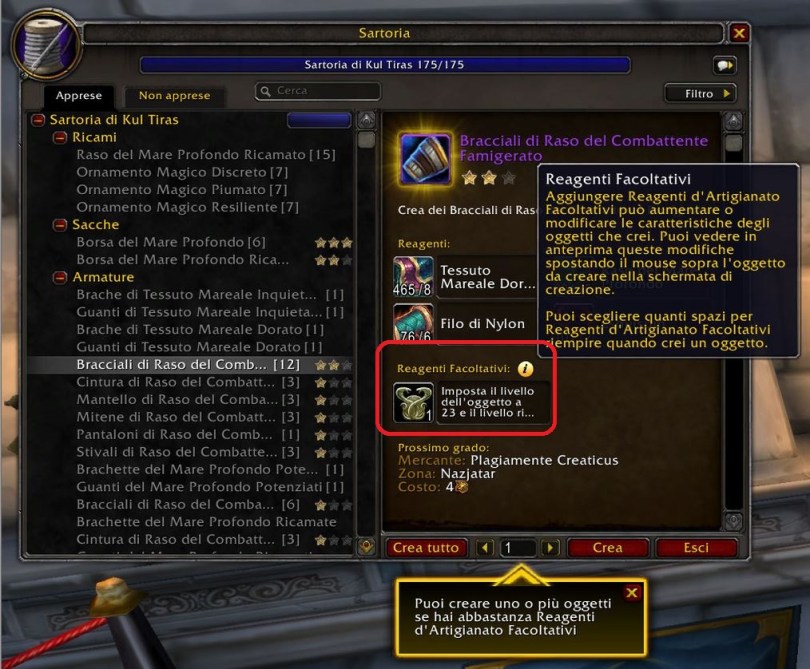This screenshot has width=810, height=669.
Task: Collapse the Sacche category
Action: 60,225
